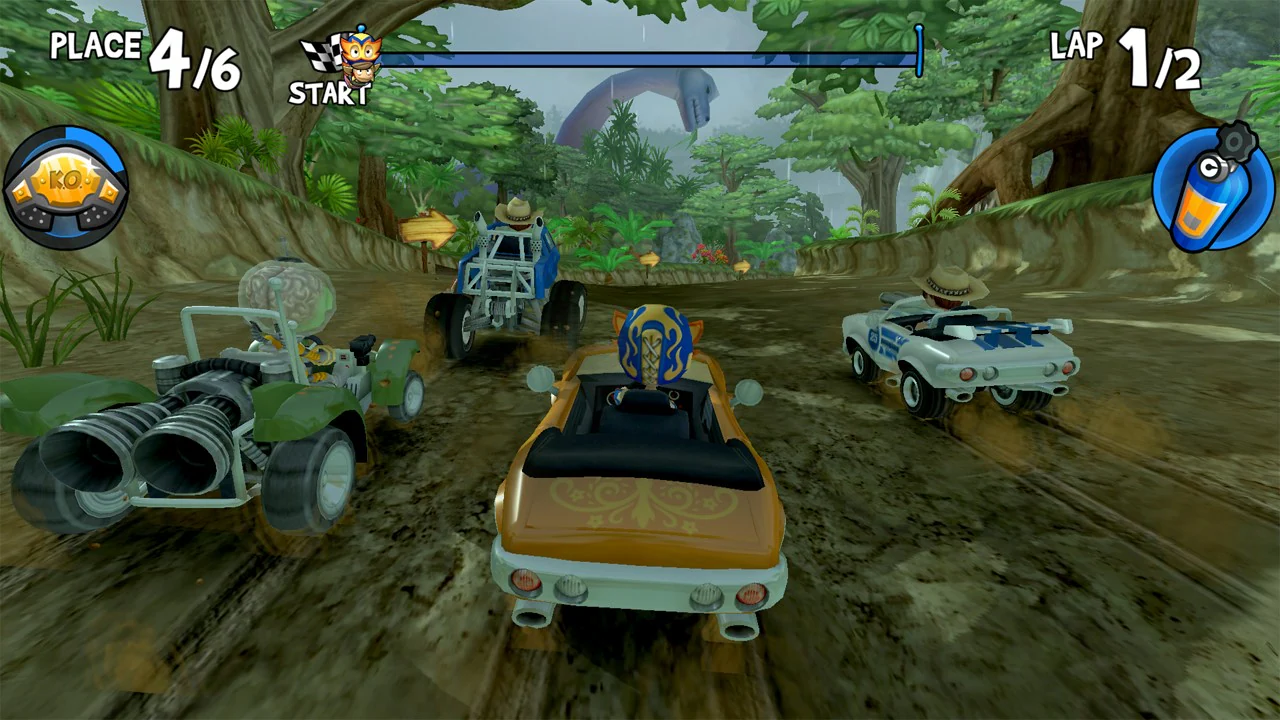The height and width of the screenshot is (720, 1280).
Task: Select the LAP label in the top-right HUD
Action: click(x=1078, y=46)
